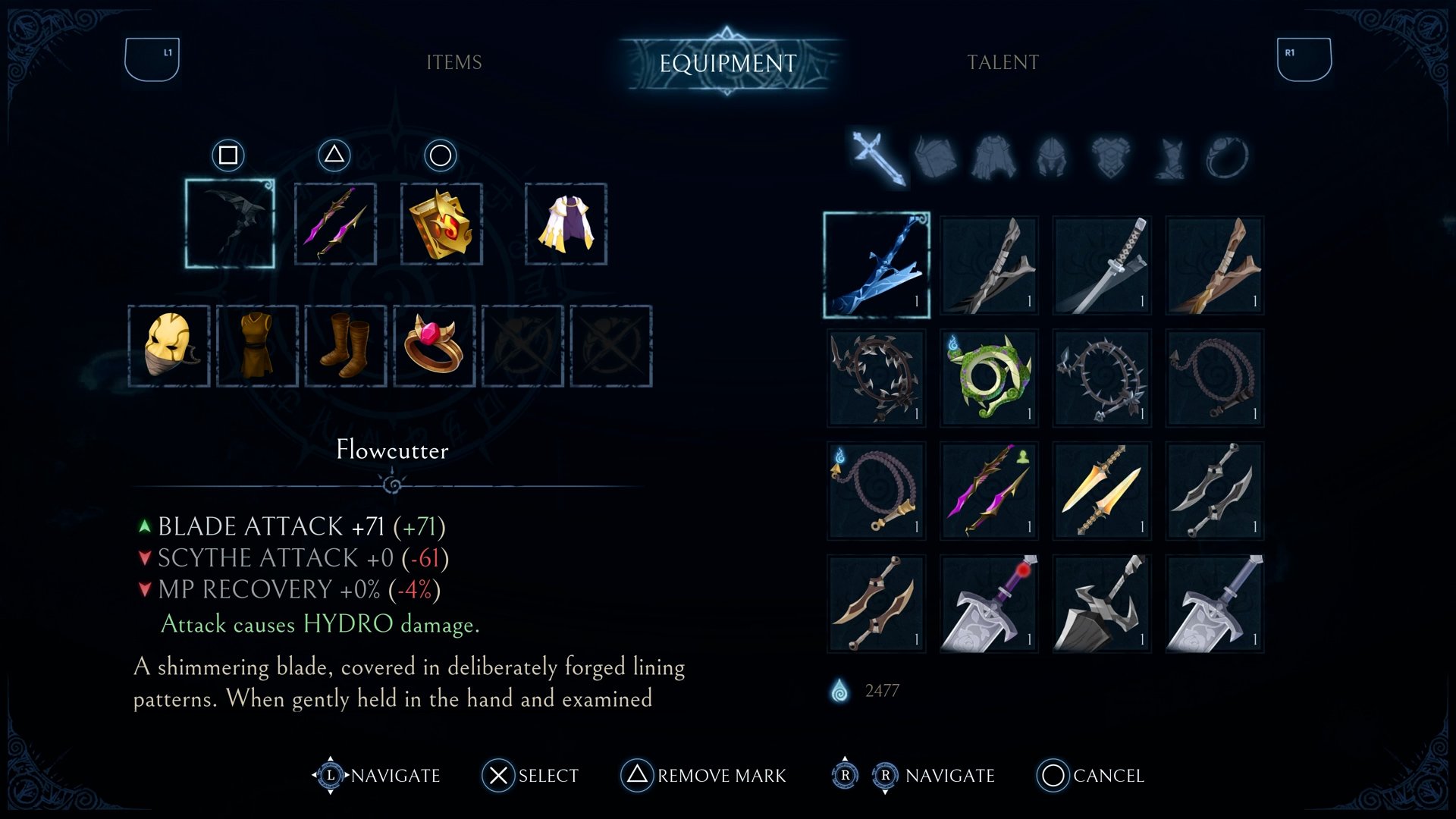Show the helmet category filter
This screenshot has height=819, width=1456.
coord(1052,158)
